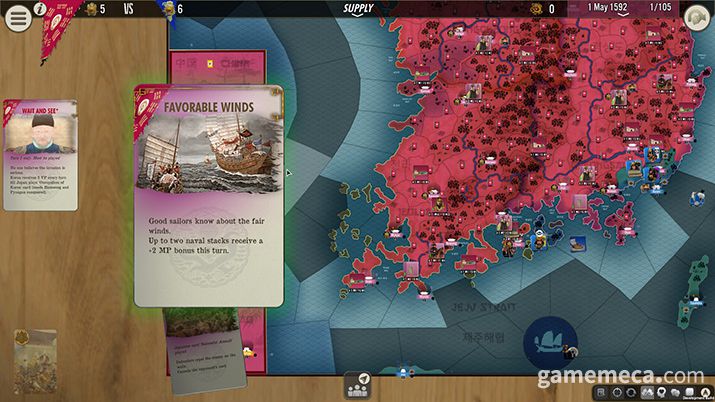This screenshot has height=402, width=715.
Task: Open the hamburger main menu
Action: click(x=18, y=18)
